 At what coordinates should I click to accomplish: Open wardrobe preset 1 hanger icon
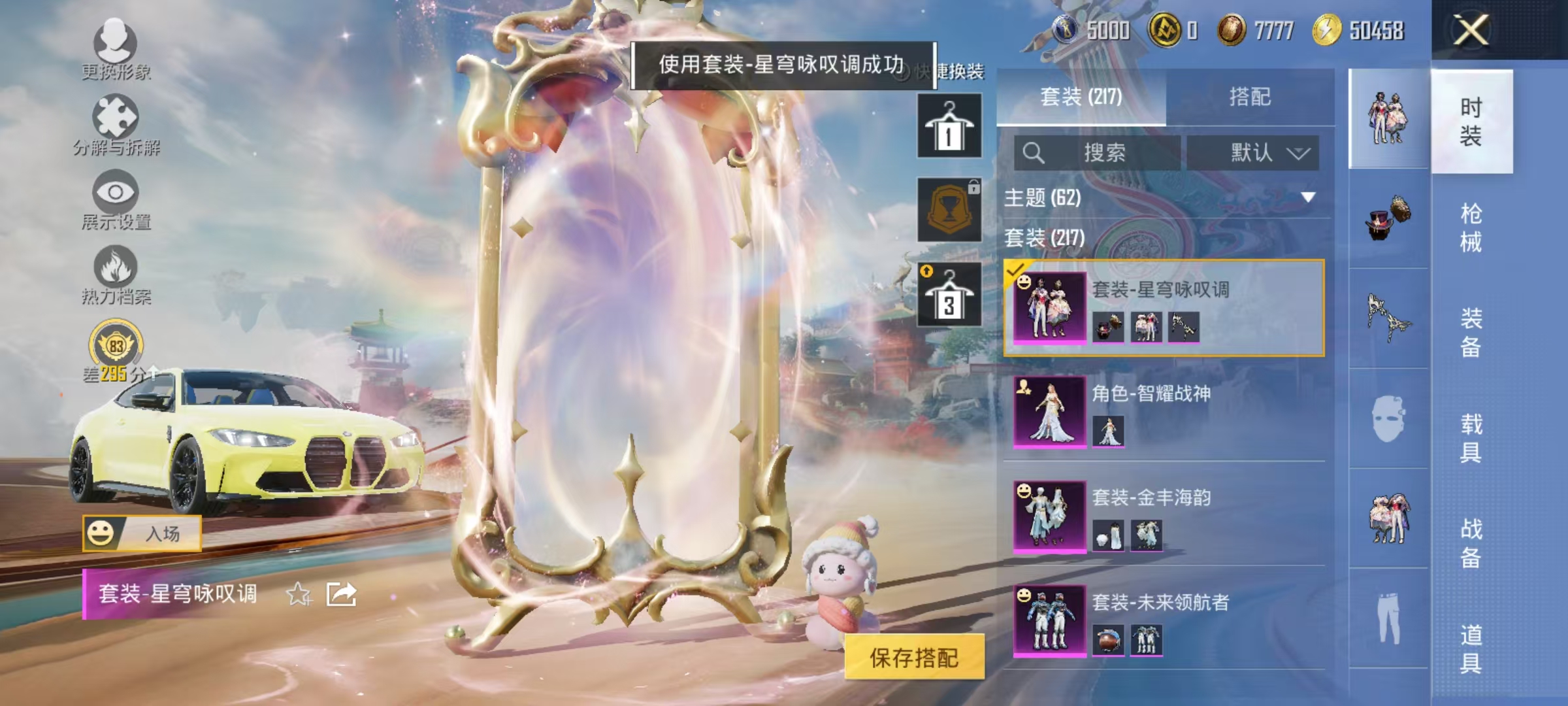(x=949, y=126)
